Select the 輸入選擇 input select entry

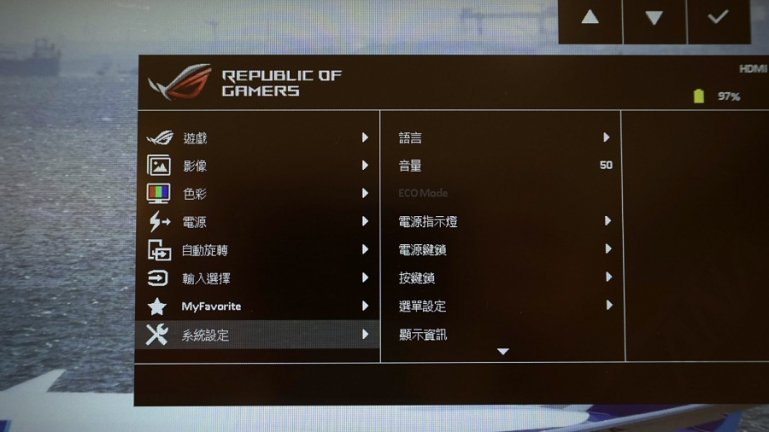(205, 278)
